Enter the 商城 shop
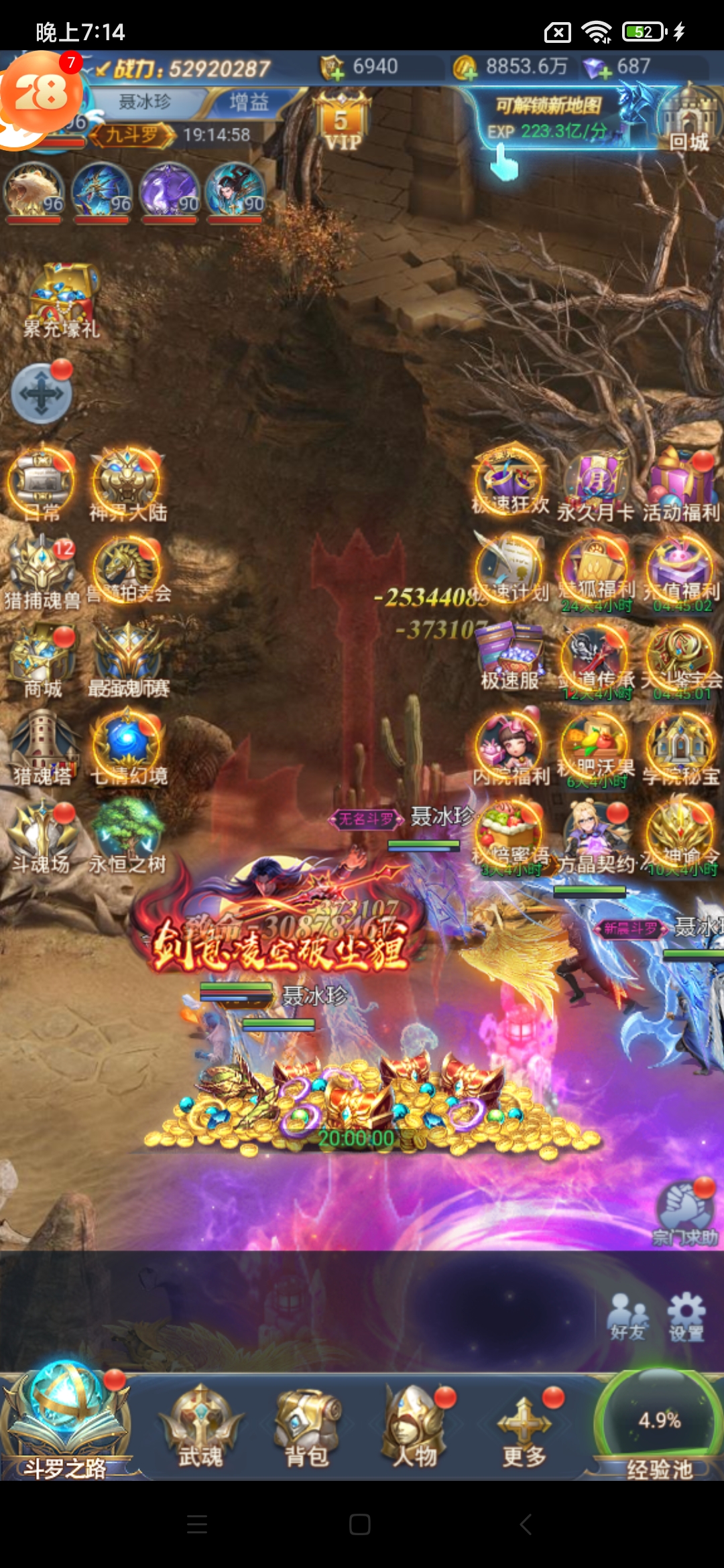This screenshot has height=1568, width=724. click(x=43, y=661)
